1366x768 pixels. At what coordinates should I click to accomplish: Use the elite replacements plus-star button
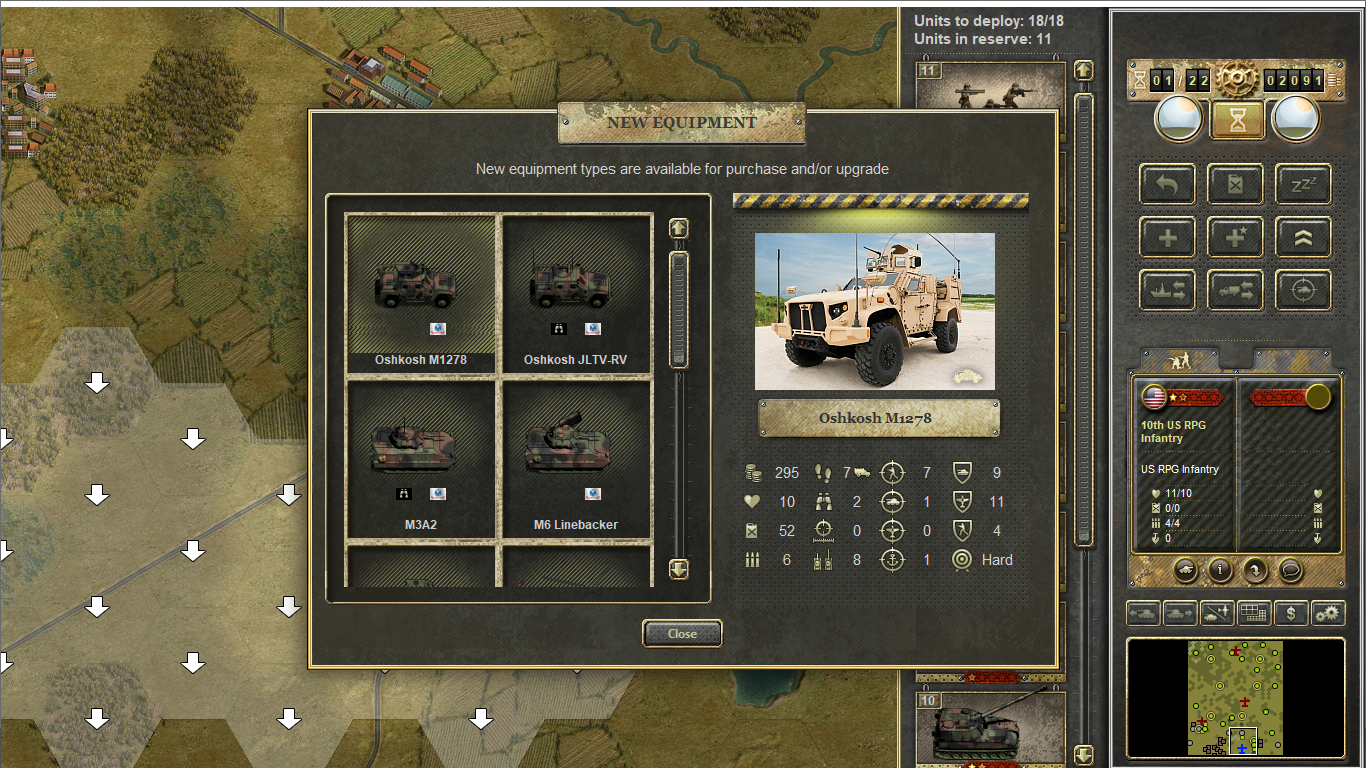pyautogui.click(x=1235, y=238)
